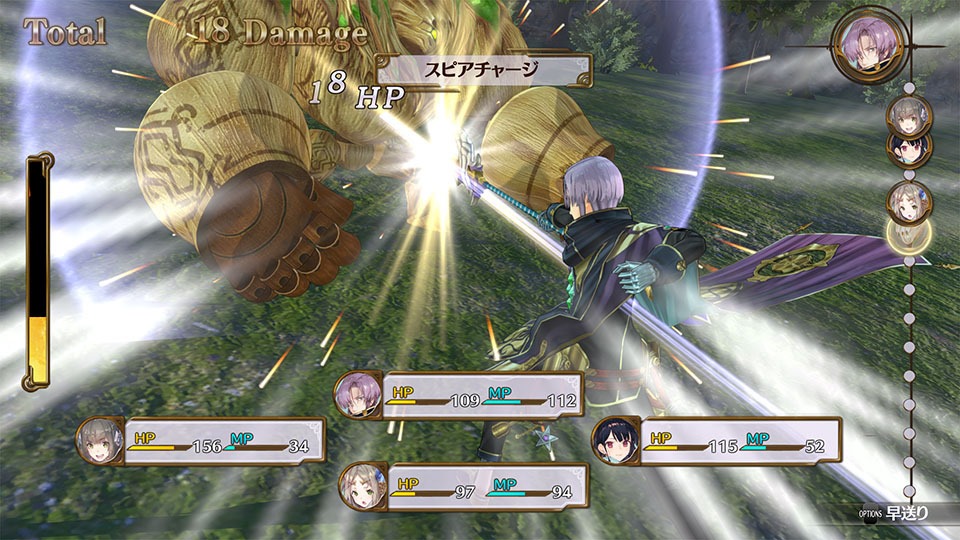The width and height of the screenshot is (960, 540).
Task: Choose the party member panel with HP 115
Action: click(x=717, y=441)
